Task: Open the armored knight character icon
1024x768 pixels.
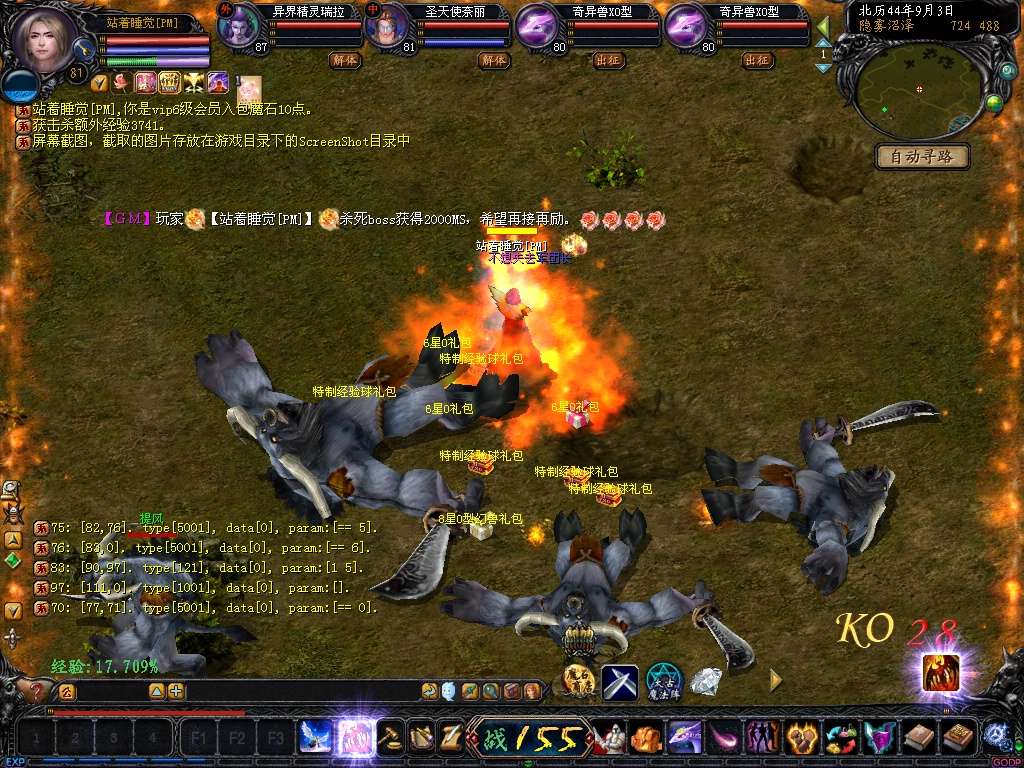Action: [x=609, y=738]
